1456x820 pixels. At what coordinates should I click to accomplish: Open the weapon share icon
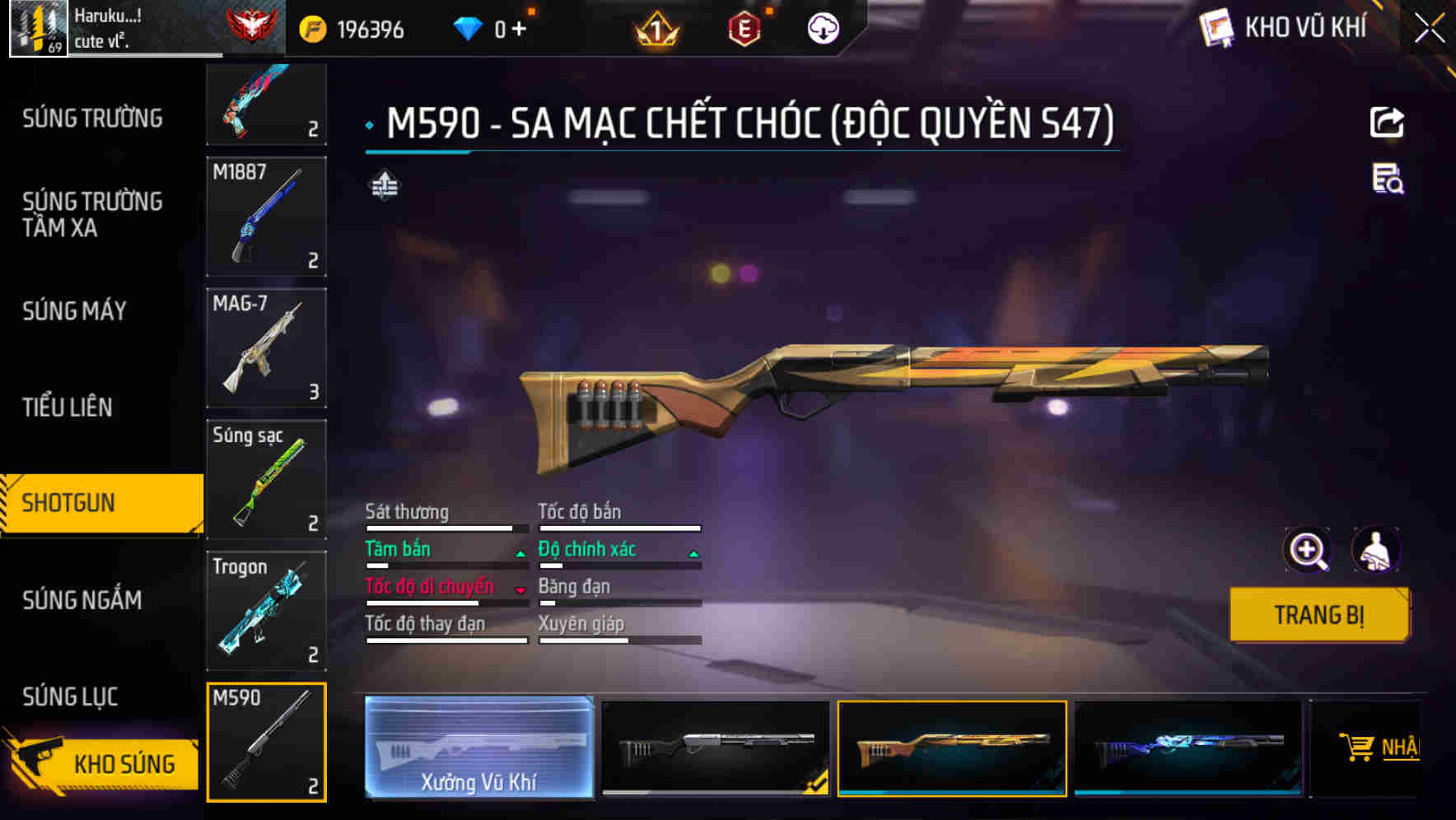[x=1388, y=121]
